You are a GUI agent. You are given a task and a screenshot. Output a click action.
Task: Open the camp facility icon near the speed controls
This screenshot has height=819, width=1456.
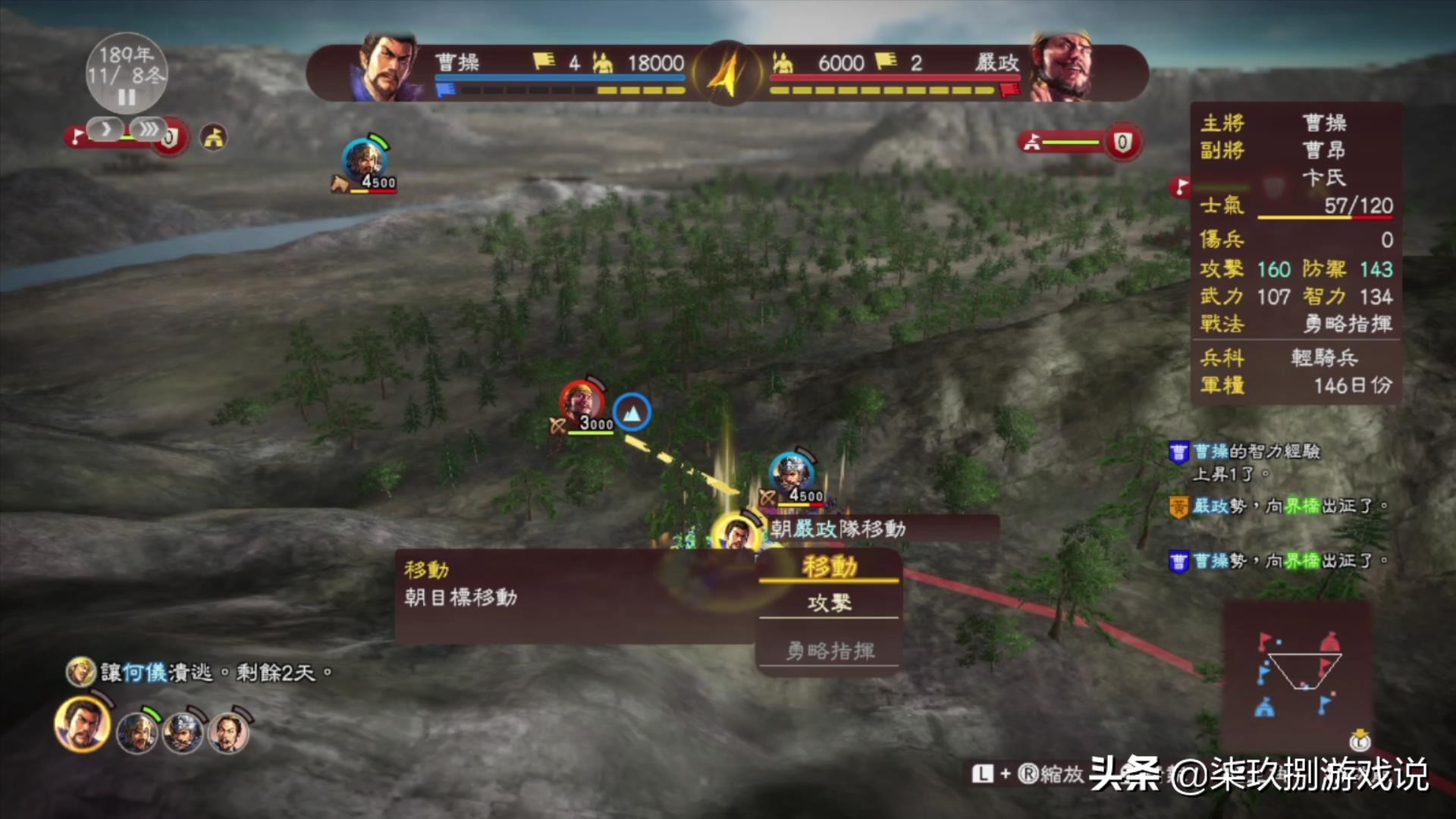213,138
